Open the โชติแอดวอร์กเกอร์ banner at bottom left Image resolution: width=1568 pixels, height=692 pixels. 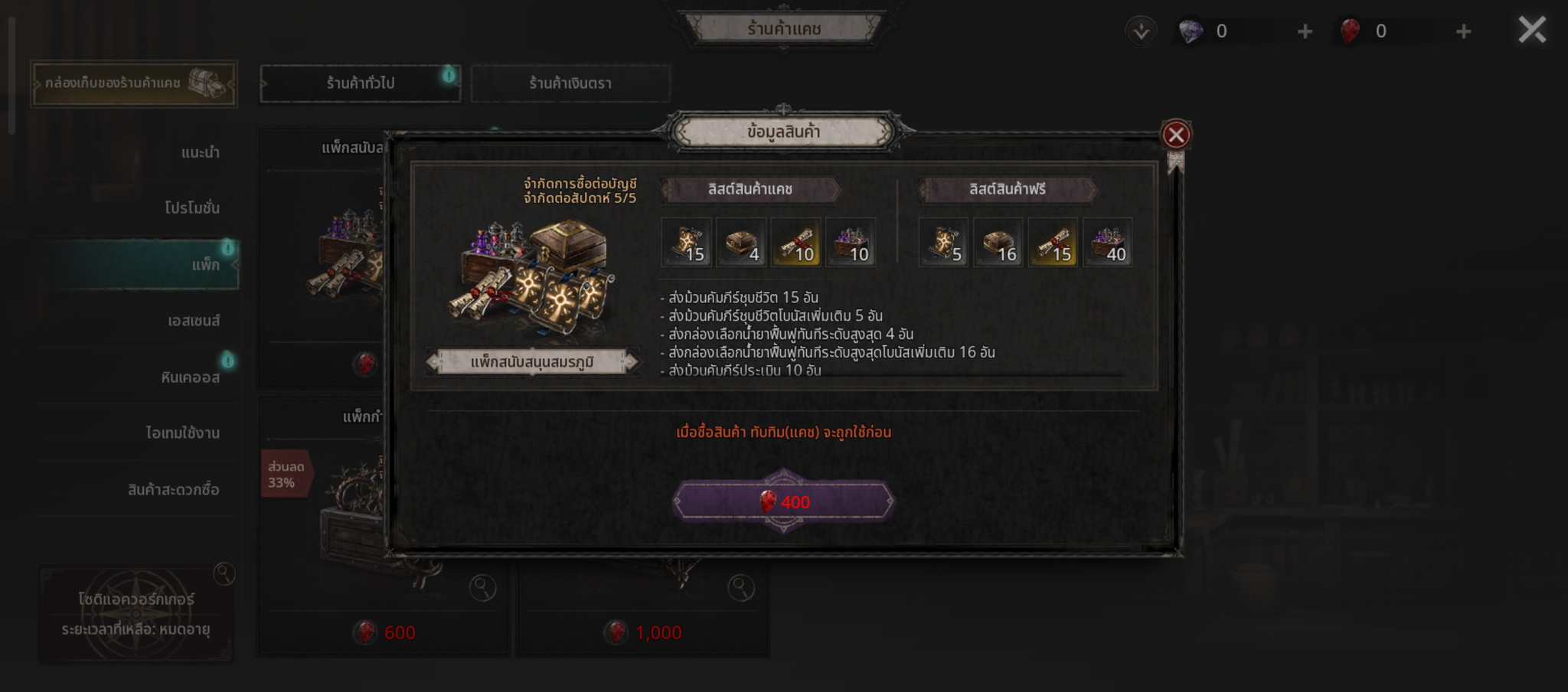(136, 614)
